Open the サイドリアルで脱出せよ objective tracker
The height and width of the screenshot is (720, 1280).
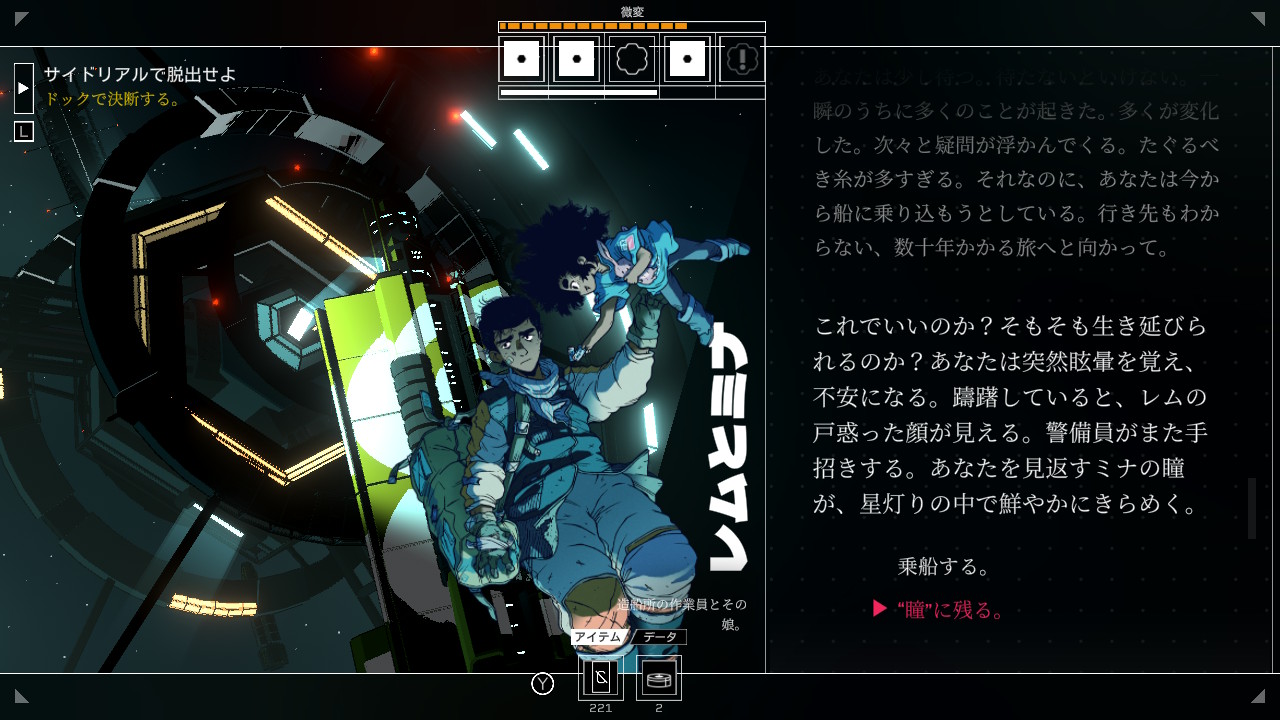point(140,74)
